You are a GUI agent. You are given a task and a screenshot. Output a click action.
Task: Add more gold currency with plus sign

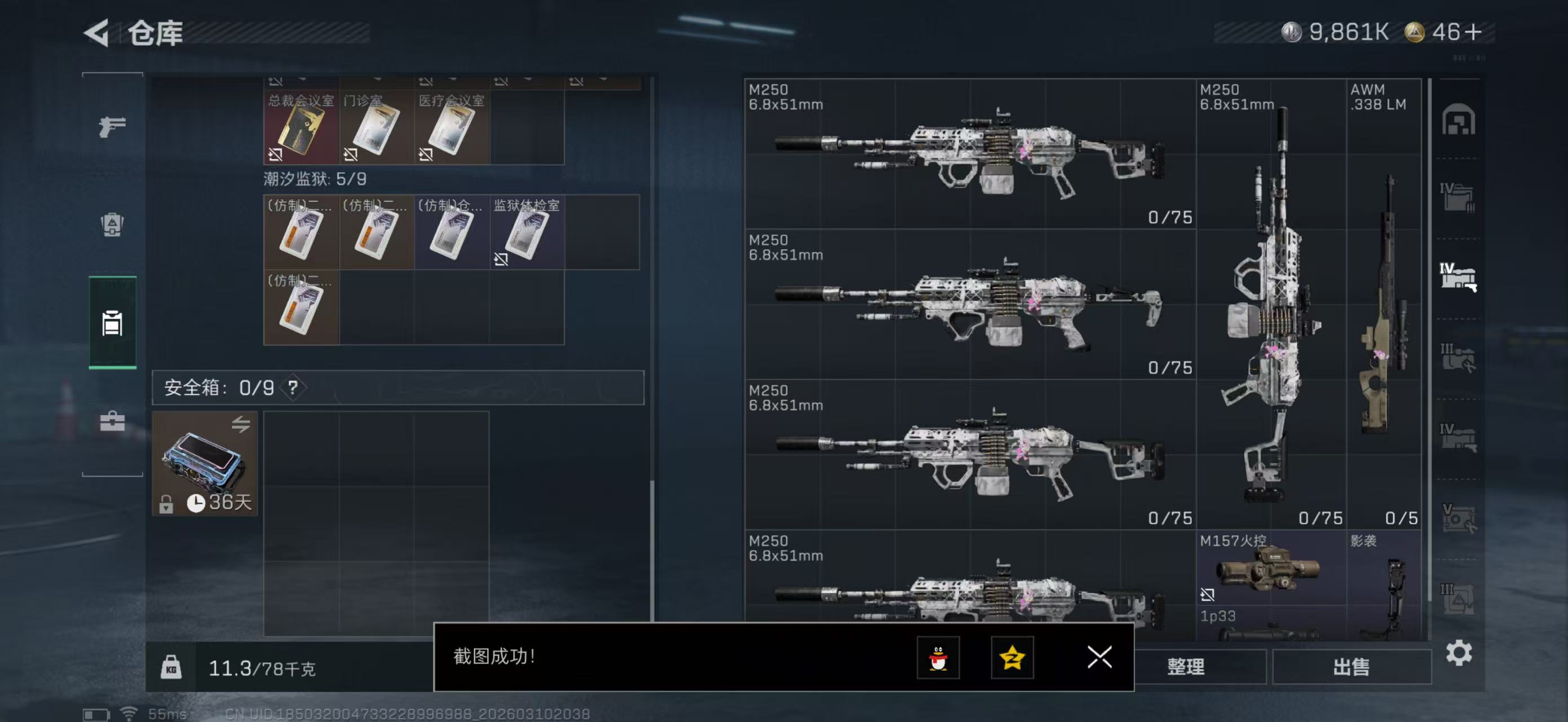coord(1474,32)
